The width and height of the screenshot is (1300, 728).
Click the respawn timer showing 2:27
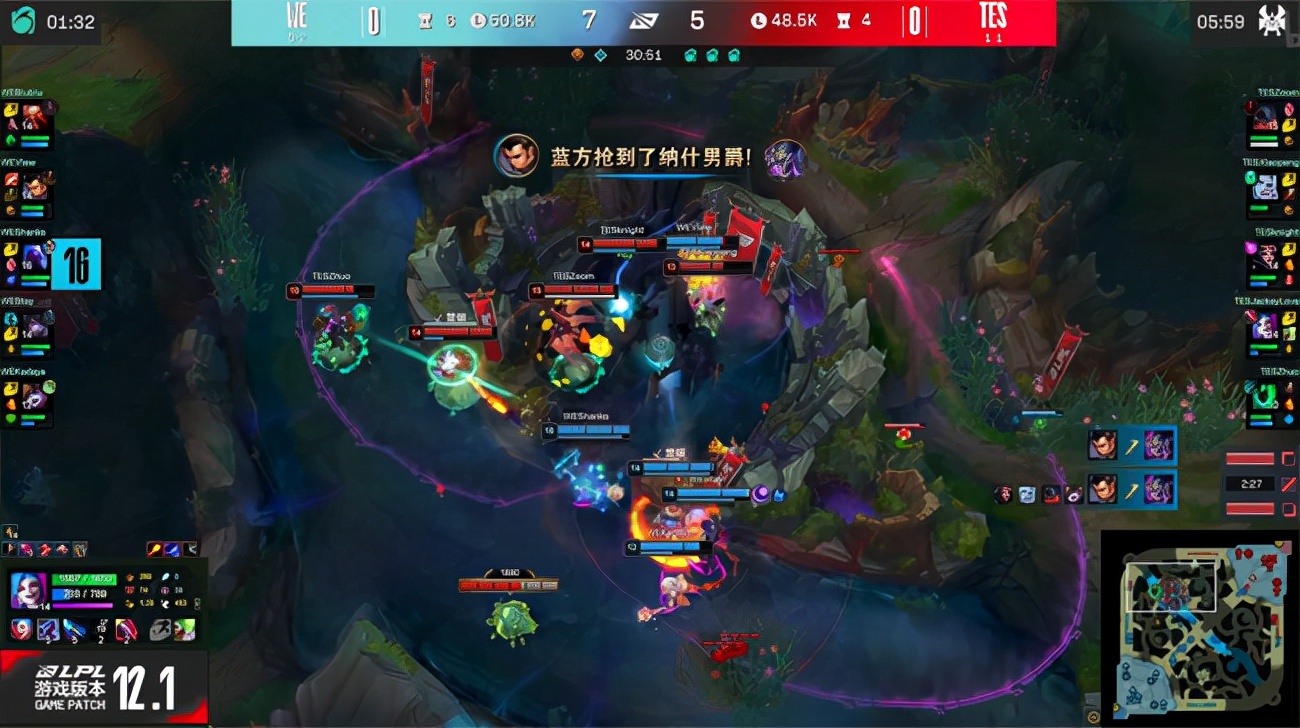click(1250, 484)
